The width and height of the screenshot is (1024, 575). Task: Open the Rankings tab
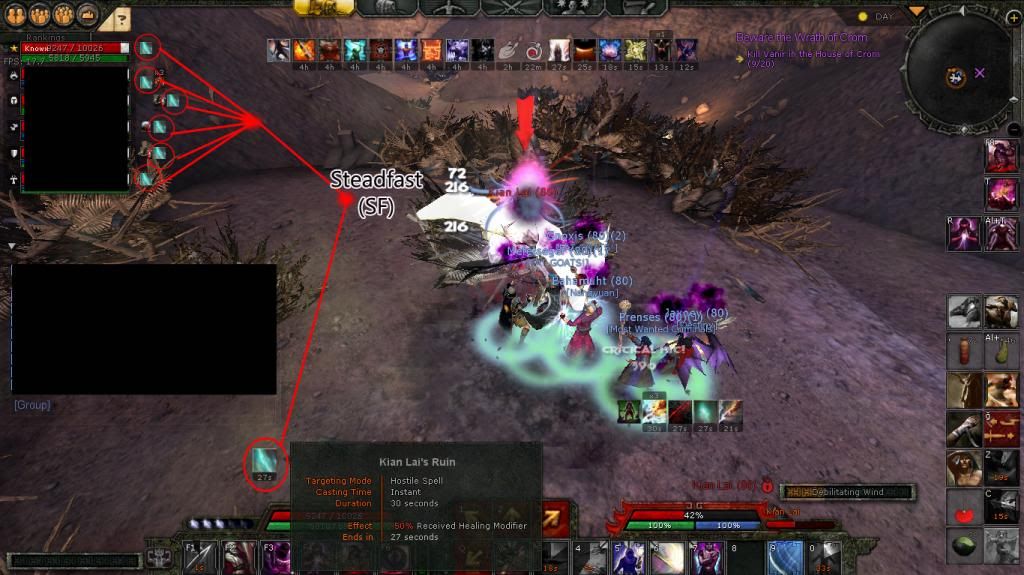coord(46,38)
